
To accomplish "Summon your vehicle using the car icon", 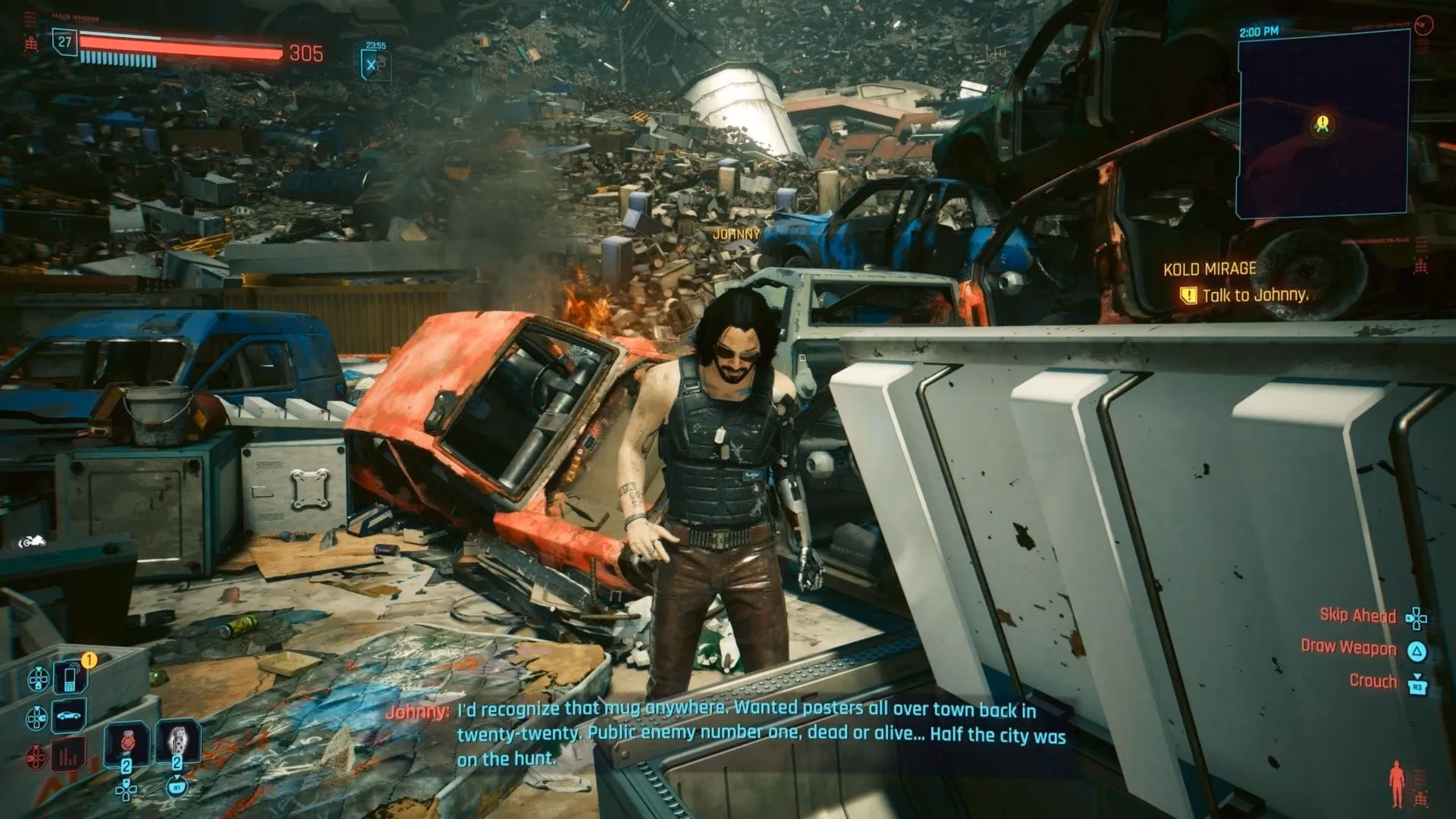I will click(67, 716).
